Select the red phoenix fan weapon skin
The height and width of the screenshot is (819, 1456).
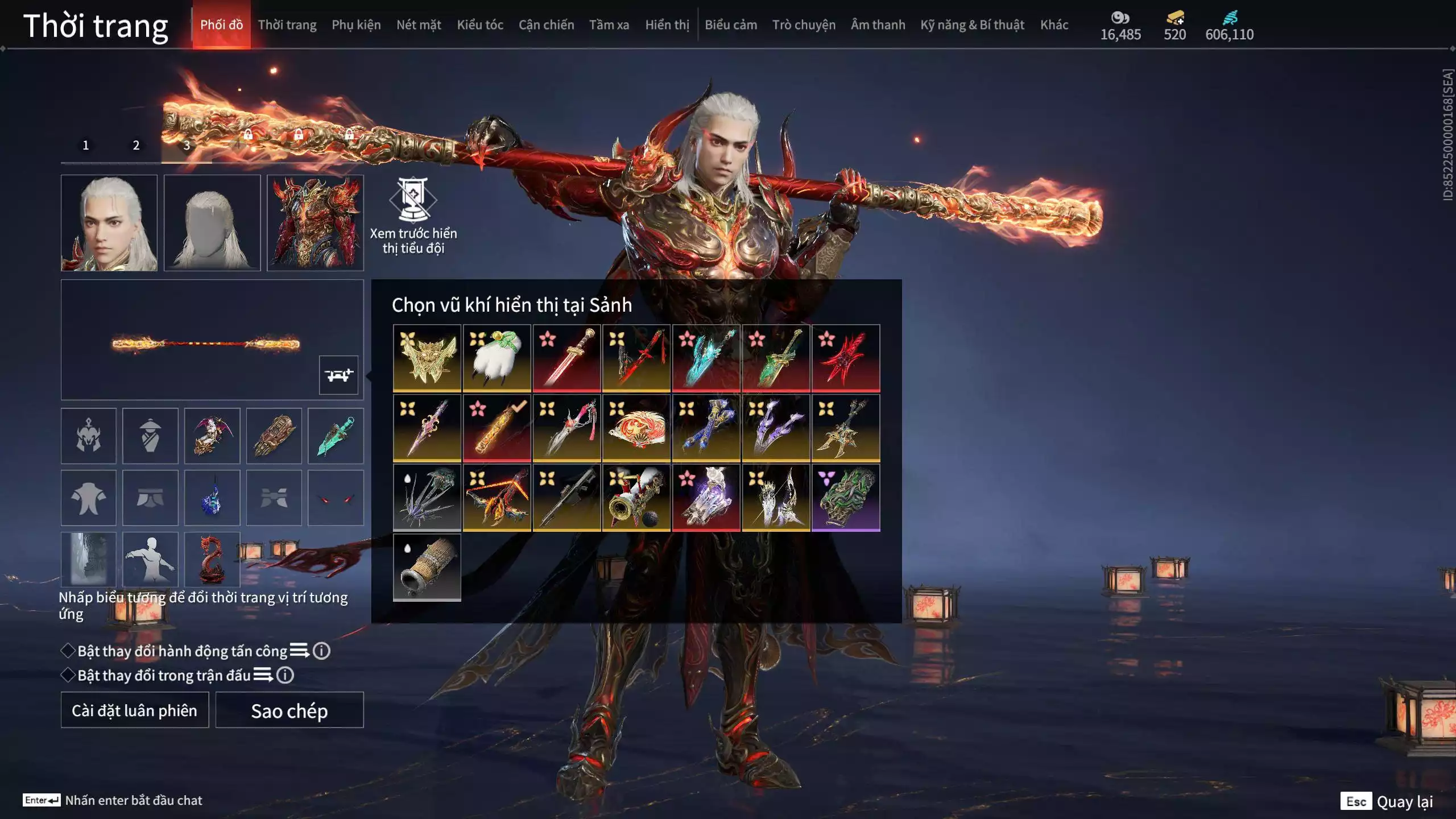click(x=636, y=428)
